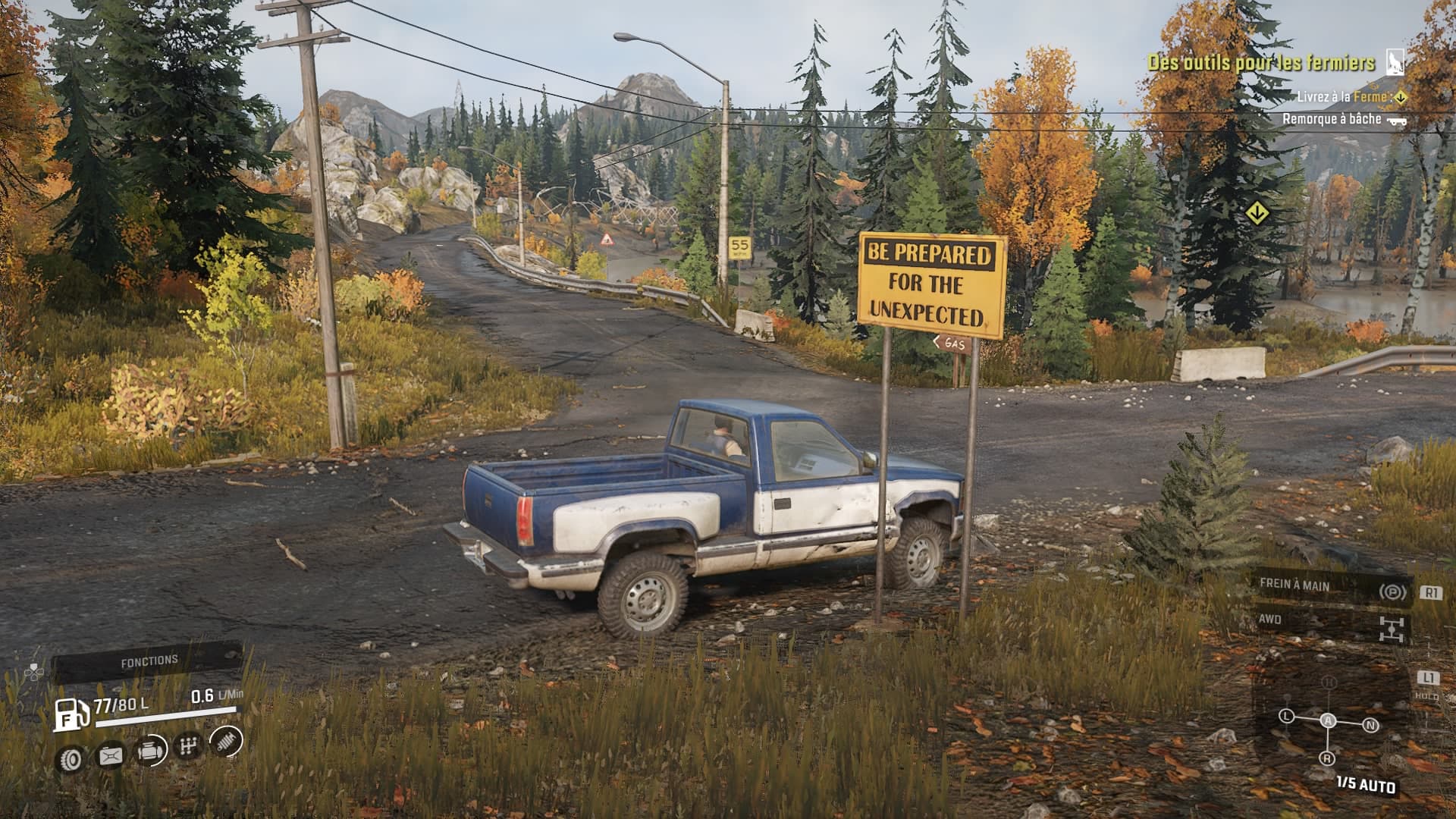Screen dimensions: 1456x819
Task: Select the Auto gear node
Action: tap(1328, 720)
